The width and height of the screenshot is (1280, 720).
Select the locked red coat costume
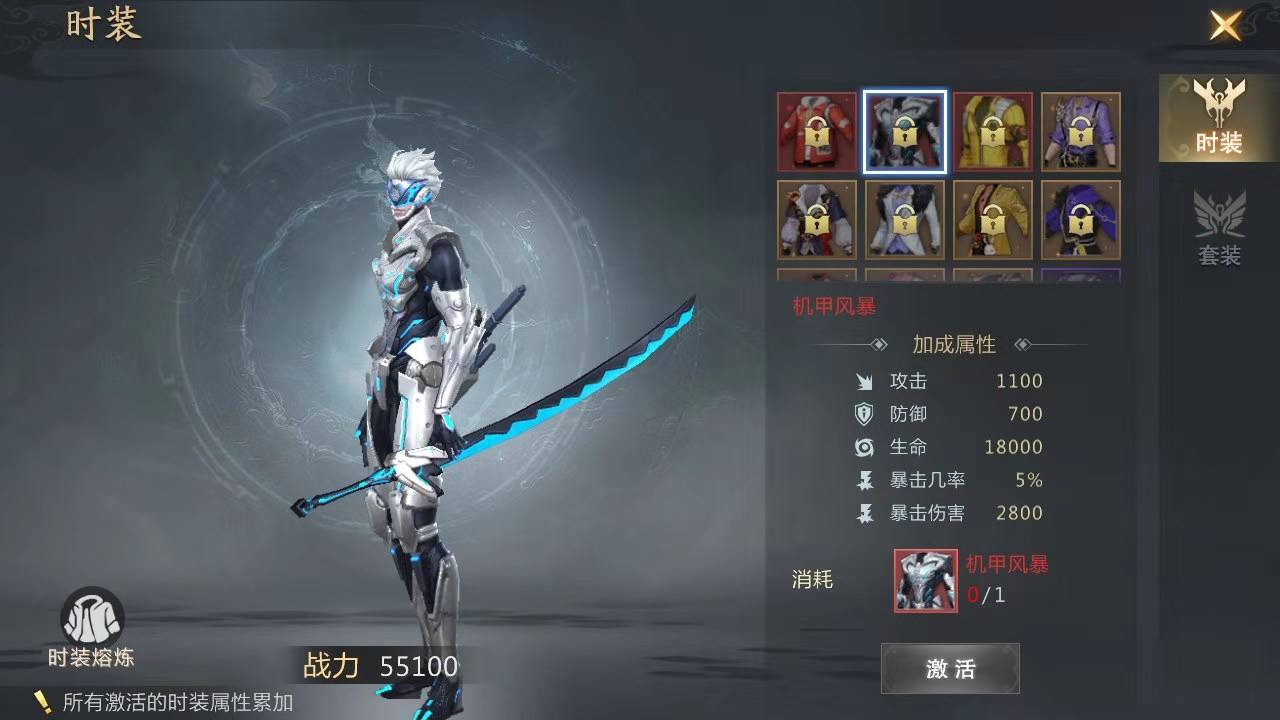[x=817, y=131]
